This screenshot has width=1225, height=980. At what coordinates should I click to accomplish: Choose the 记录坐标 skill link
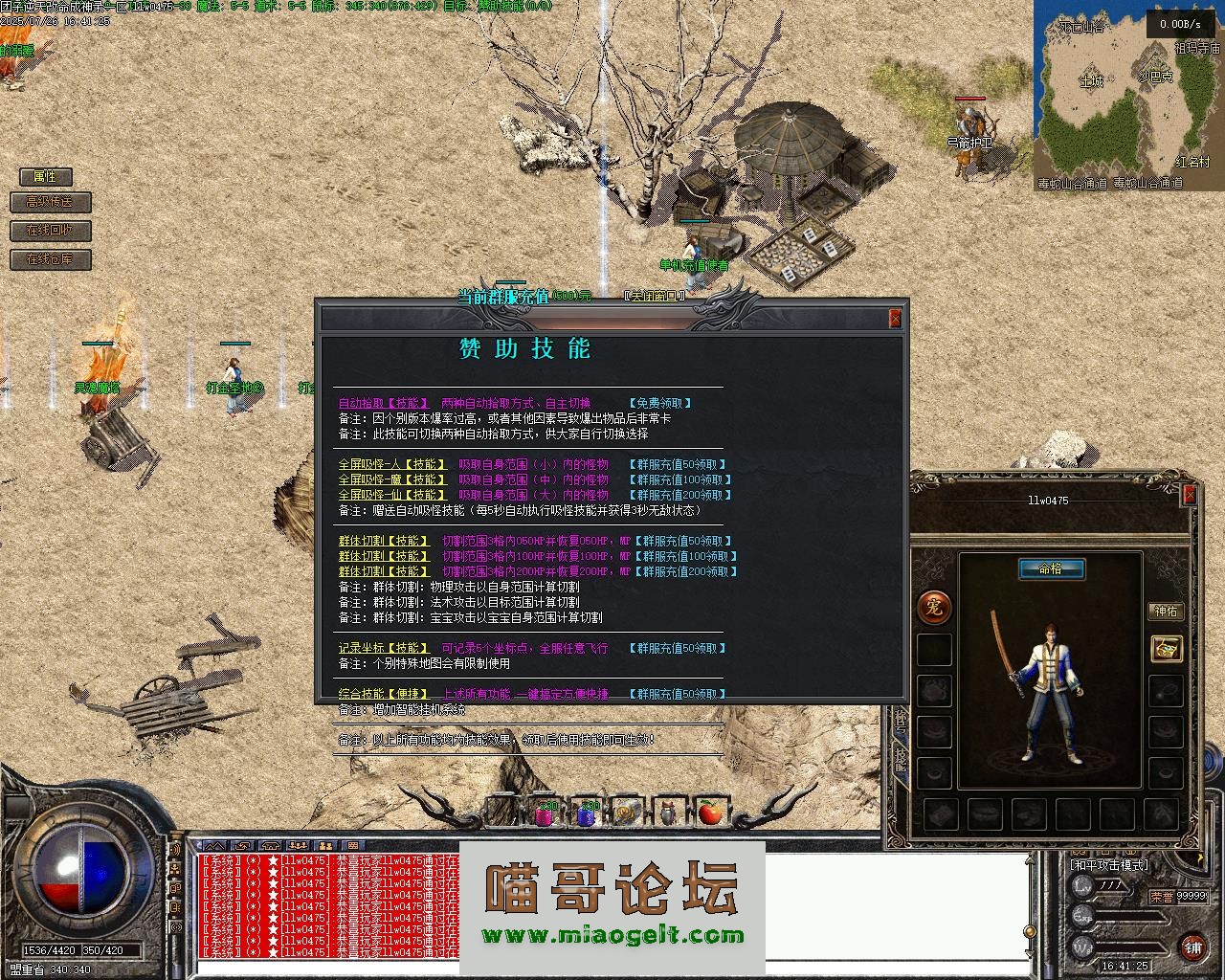(384, 648)
